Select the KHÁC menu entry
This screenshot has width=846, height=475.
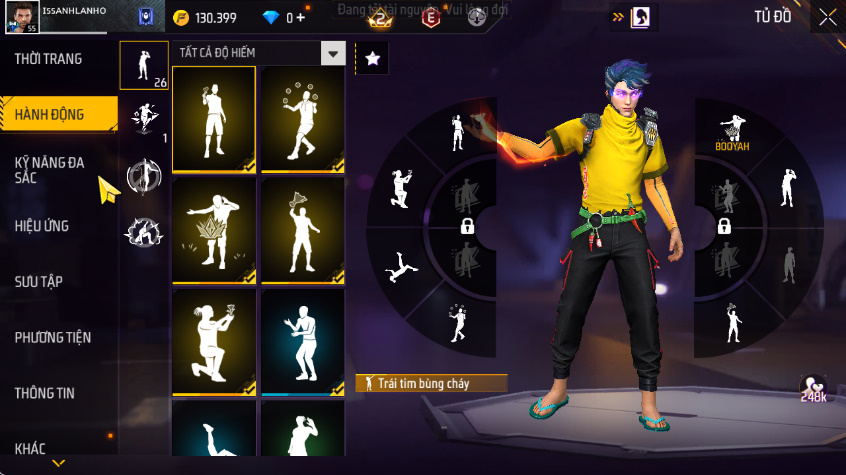30,448
